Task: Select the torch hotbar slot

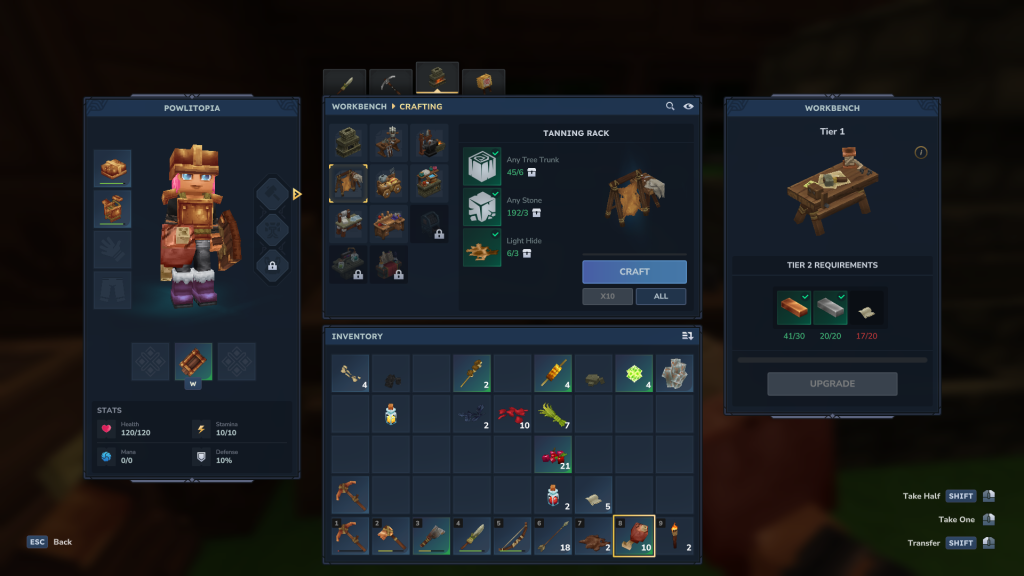Action: tap(673, 536)
